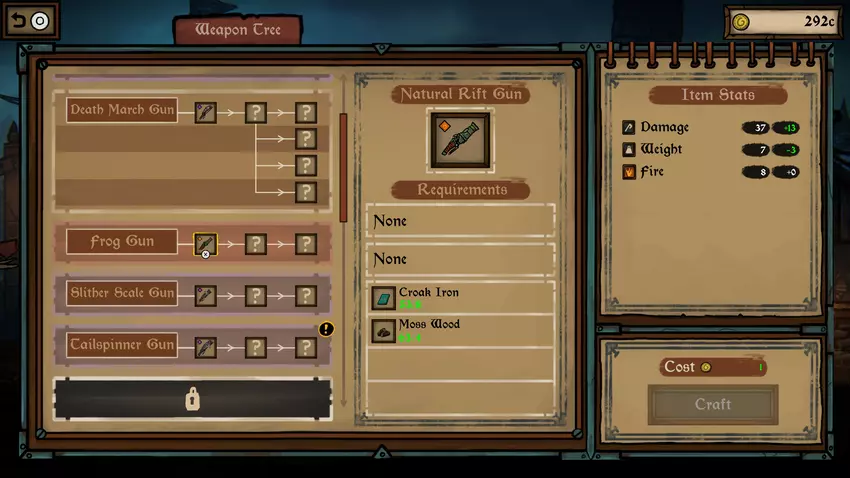
Task: Select the Croak Iron requirement material
Action: (384, 298)
